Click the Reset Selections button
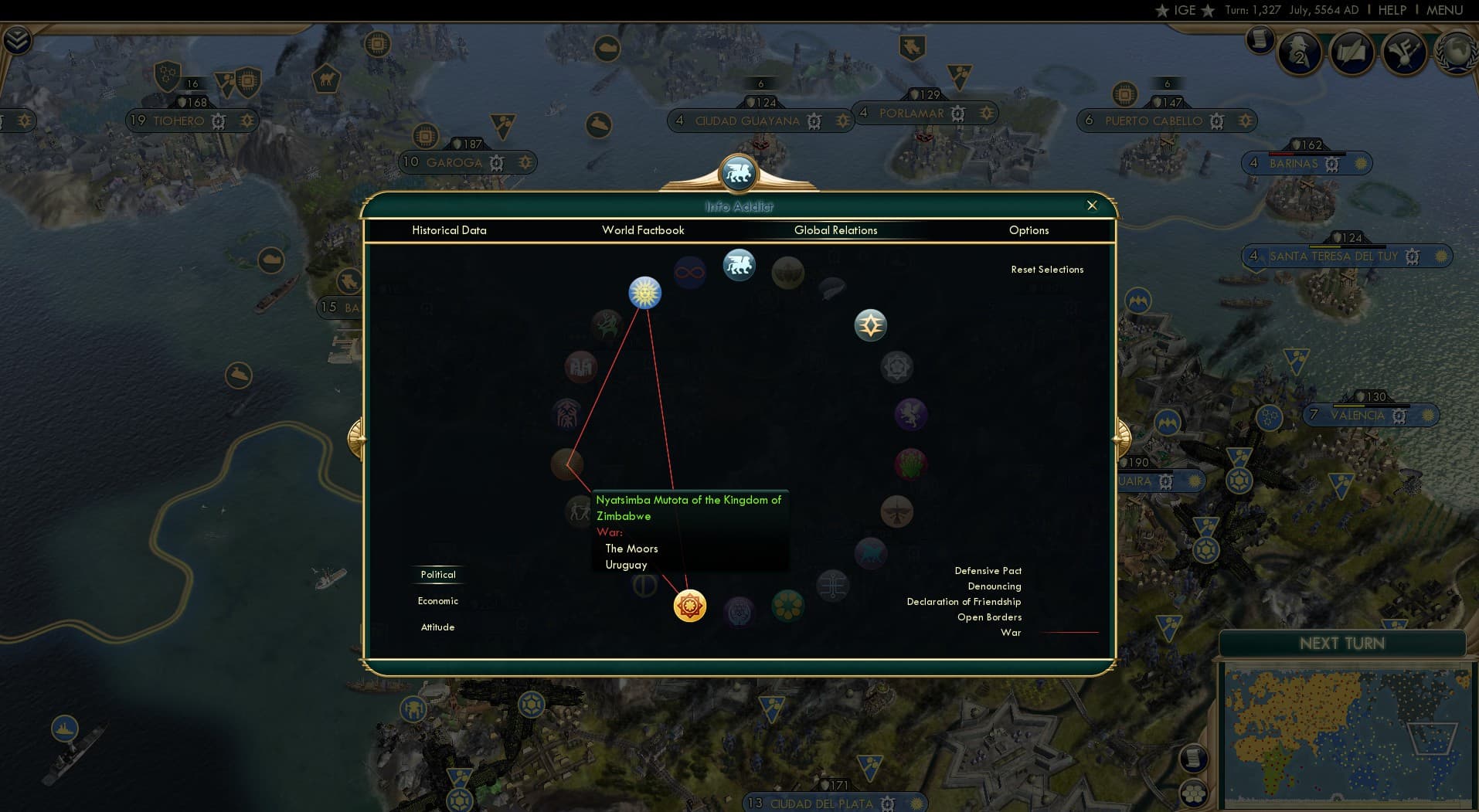 pos(1048,269)
